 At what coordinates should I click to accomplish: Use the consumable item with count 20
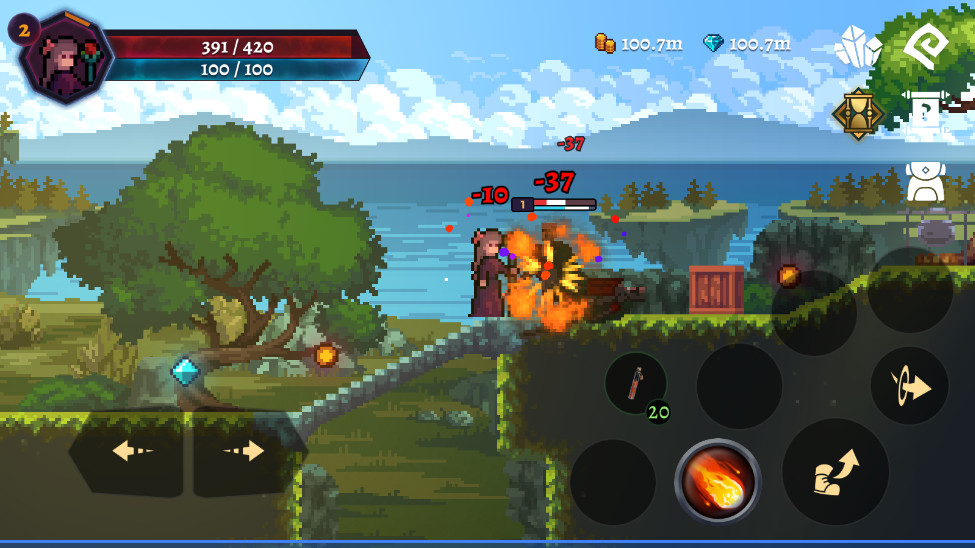coord(636,383)
